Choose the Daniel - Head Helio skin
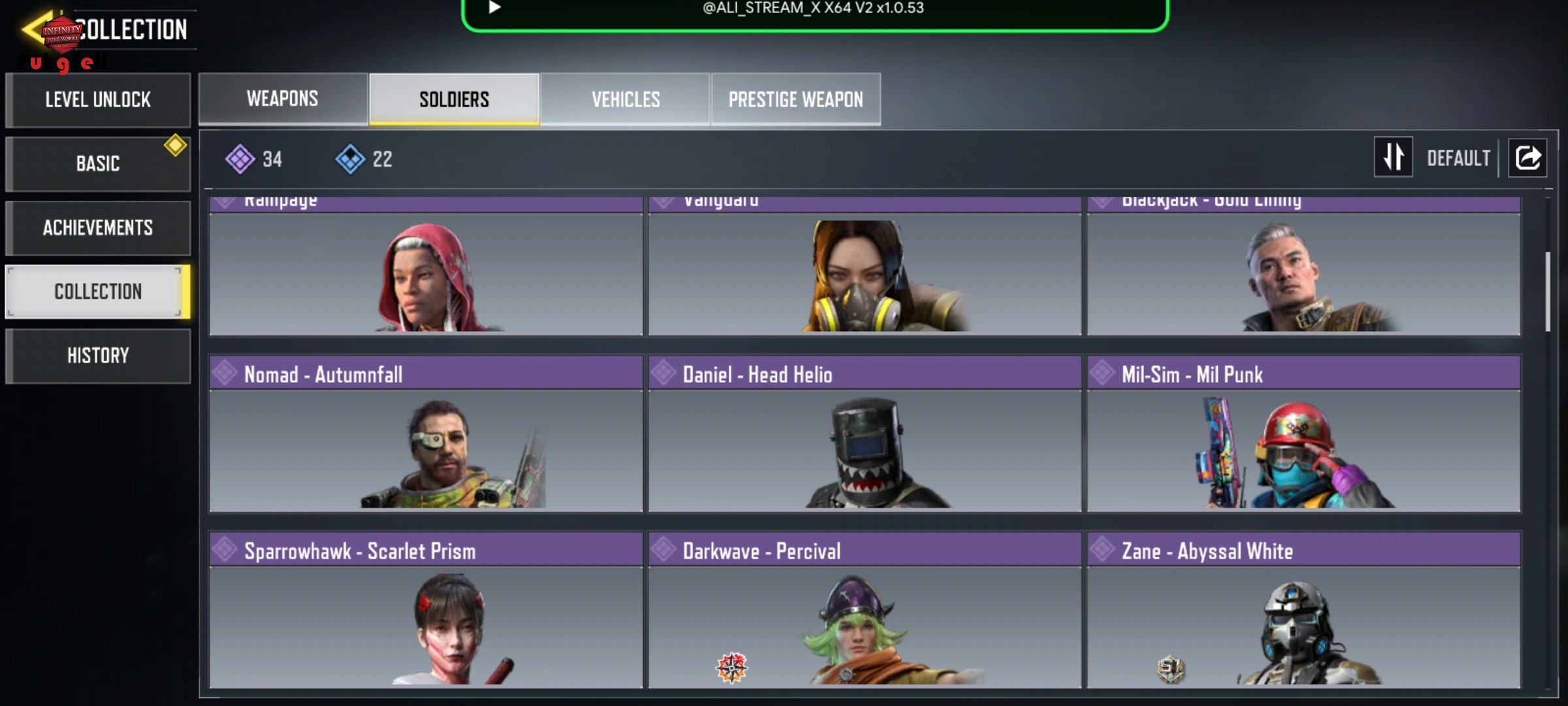Screen dimensions: 1568x706 864,434
